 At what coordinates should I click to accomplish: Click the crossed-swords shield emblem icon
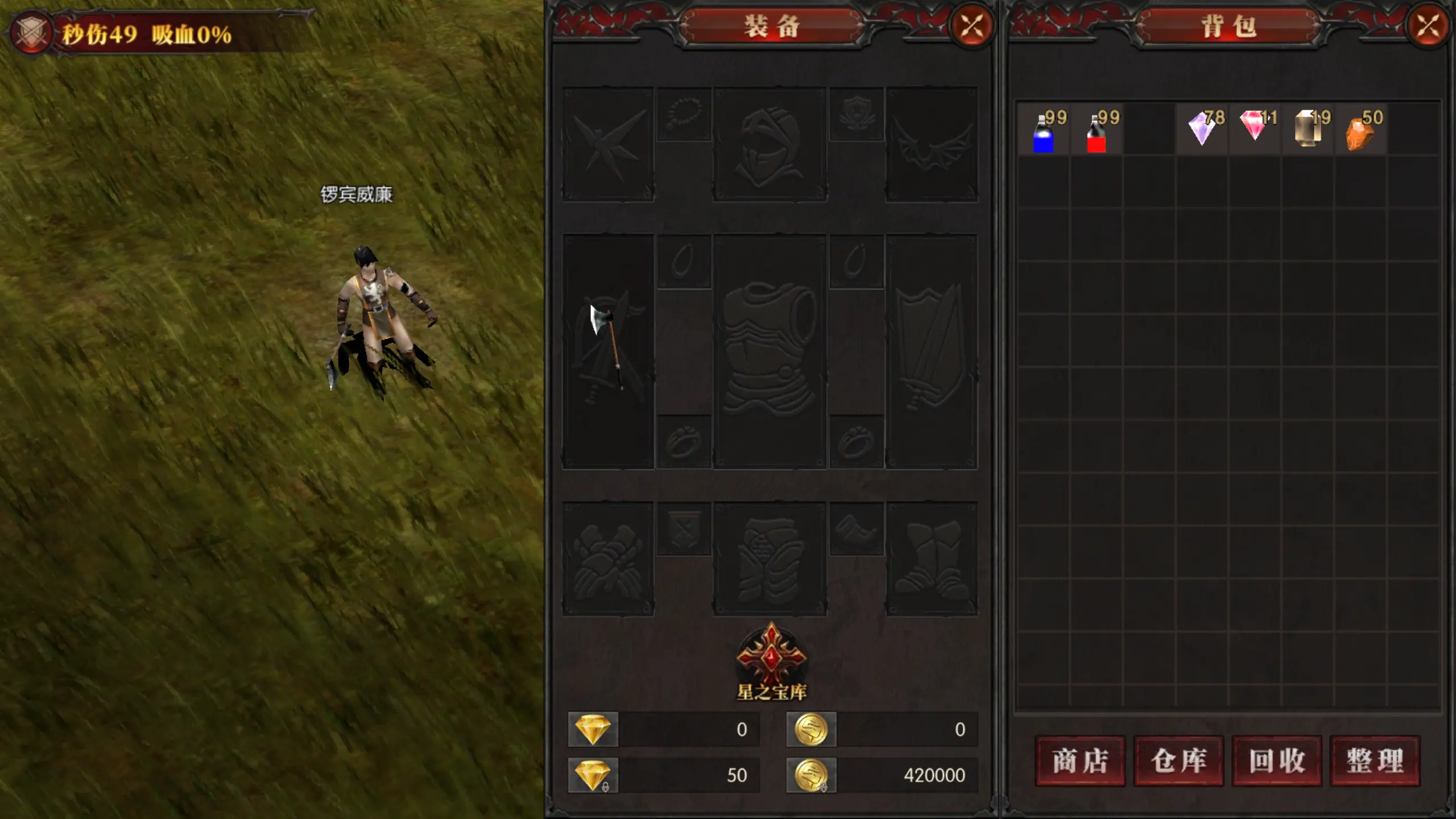[x=31, y=33]
